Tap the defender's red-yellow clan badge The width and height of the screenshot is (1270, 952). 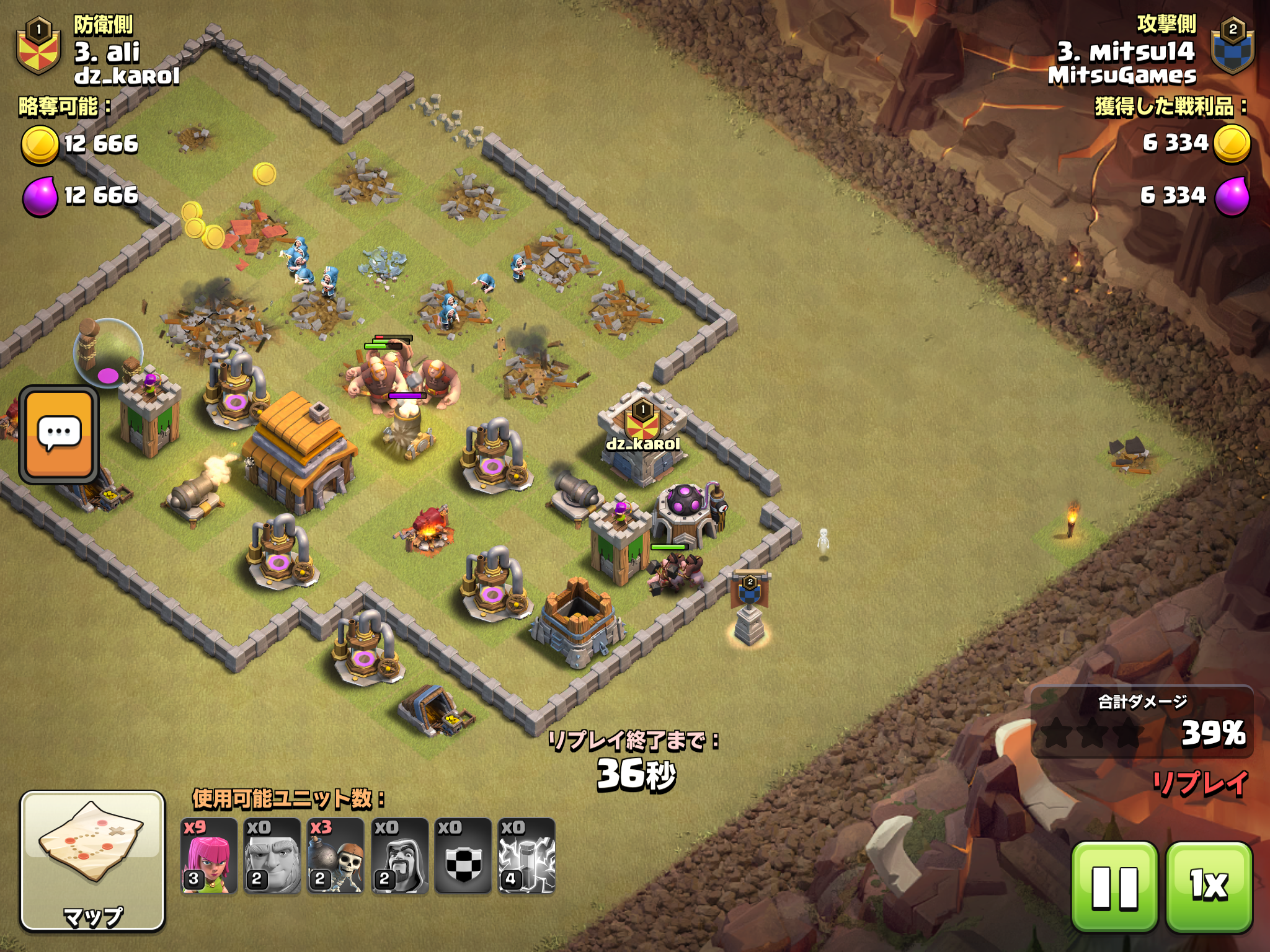tap(38, 46)
